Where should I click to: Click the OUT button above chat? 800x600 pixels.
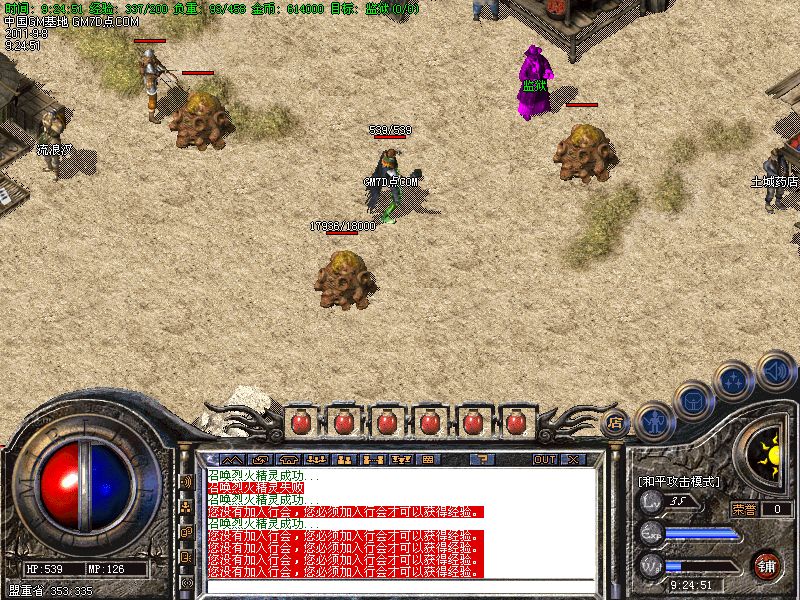(544, 459)
